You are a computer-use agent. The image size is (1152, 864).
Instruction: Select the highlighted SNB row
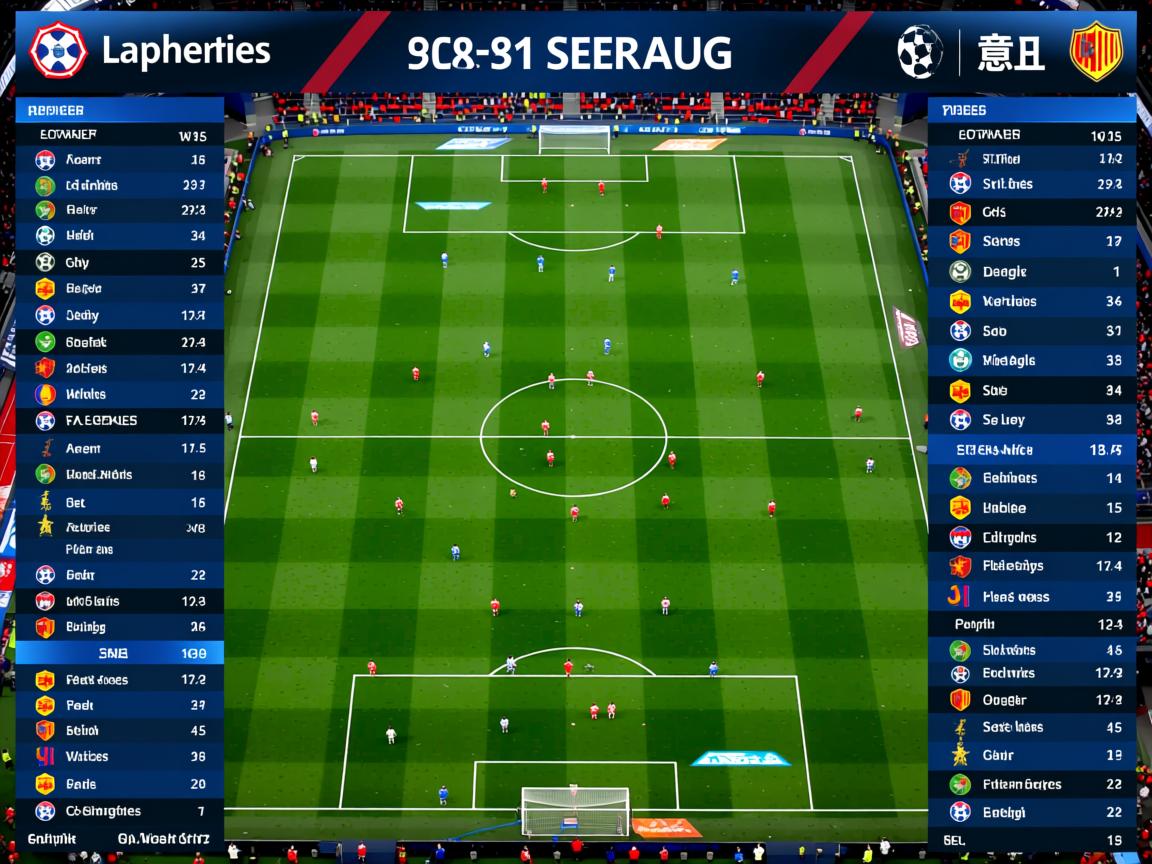(119, 653)
